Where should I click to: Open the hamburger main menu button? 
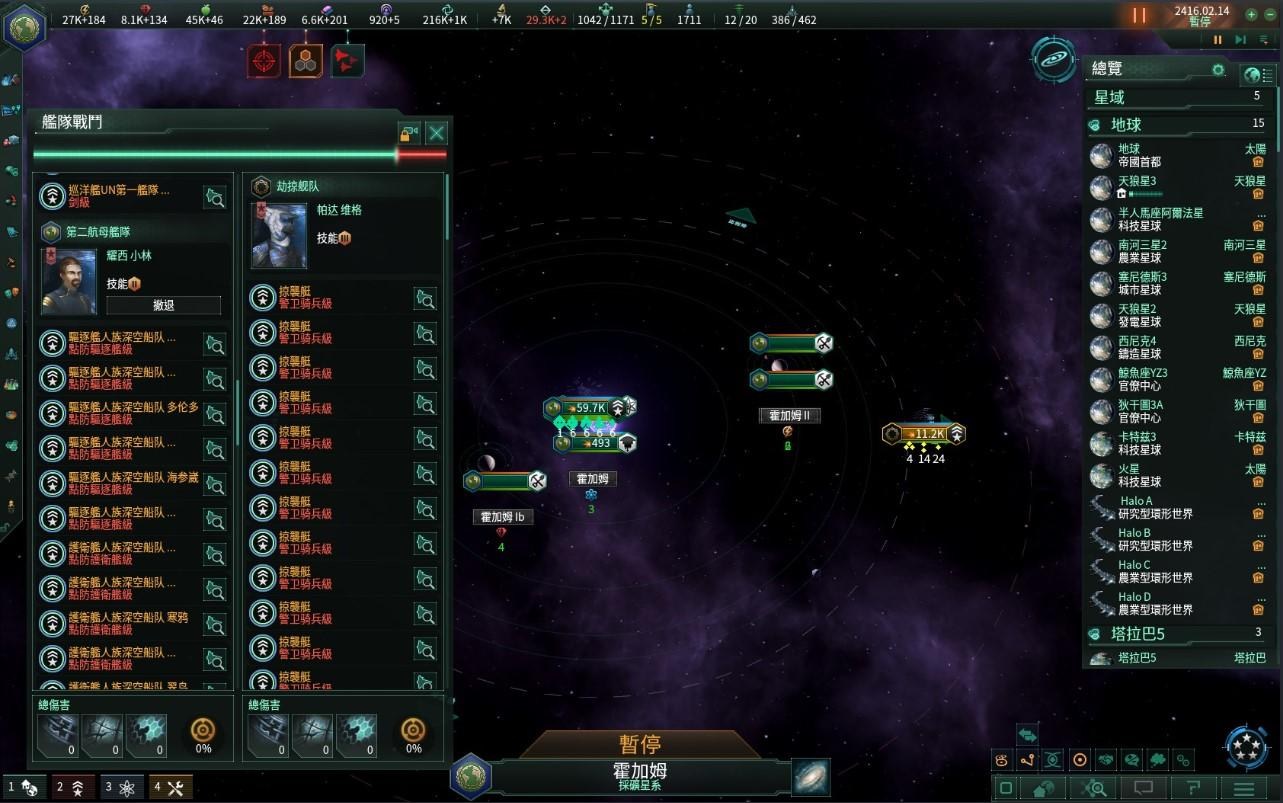pos(1244,788)
